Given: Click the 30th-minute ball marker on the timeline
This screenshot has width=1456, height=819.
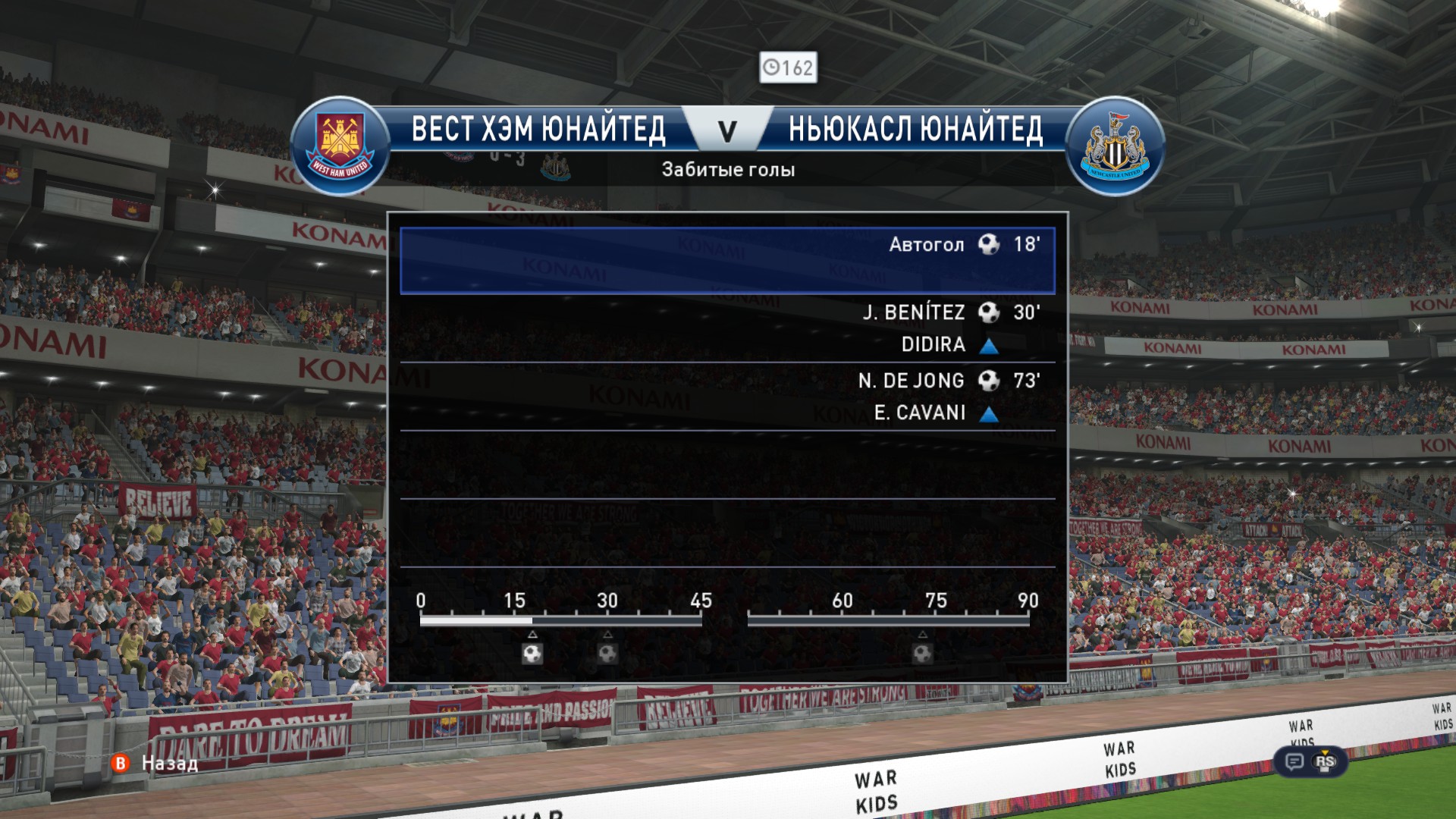Looking at the screenshot, I should [607, 653].
